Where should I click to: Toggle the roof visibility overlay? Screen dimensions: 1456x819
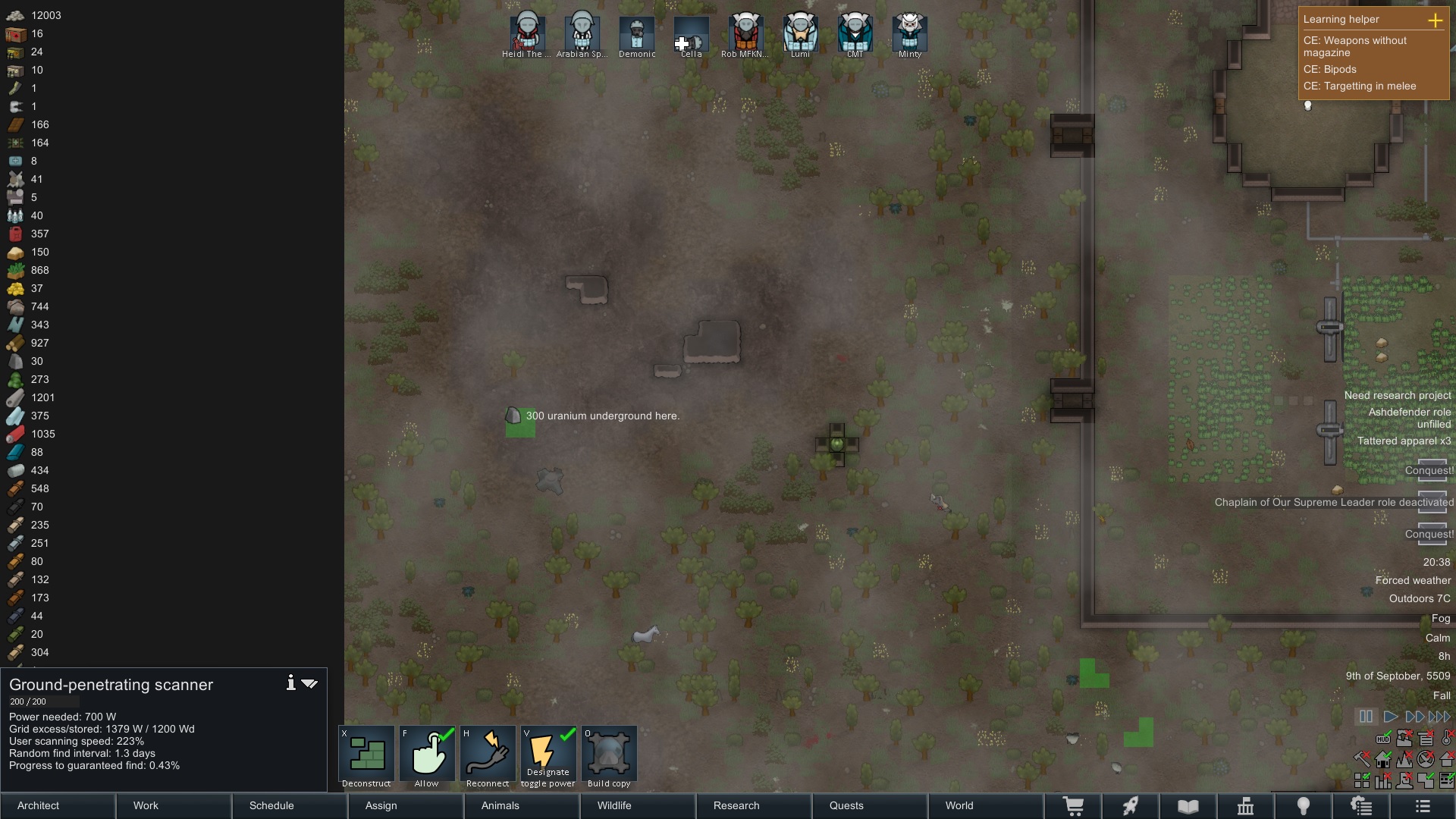coord(1448,759)
